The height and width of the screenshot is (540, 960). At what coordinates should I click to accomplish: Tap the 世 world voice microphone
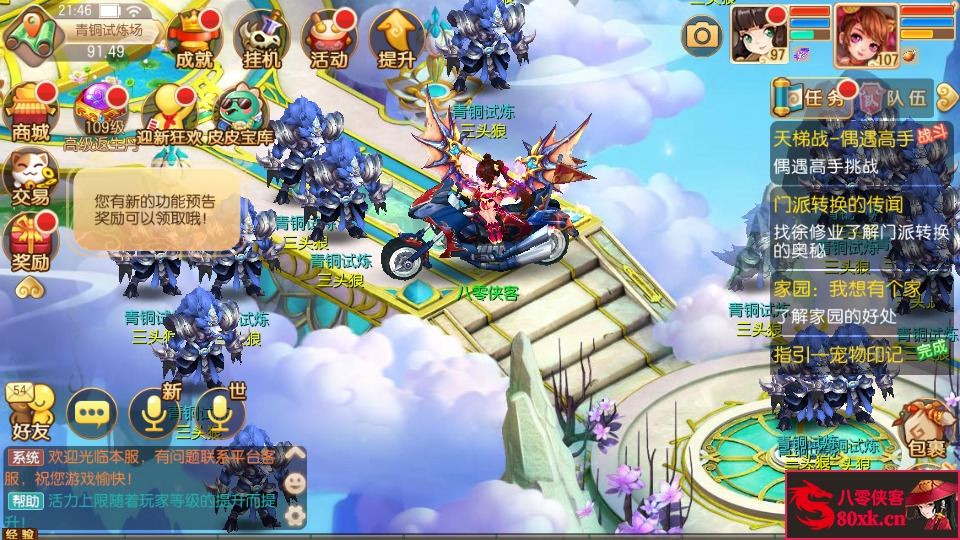click(x=220, y=412)
